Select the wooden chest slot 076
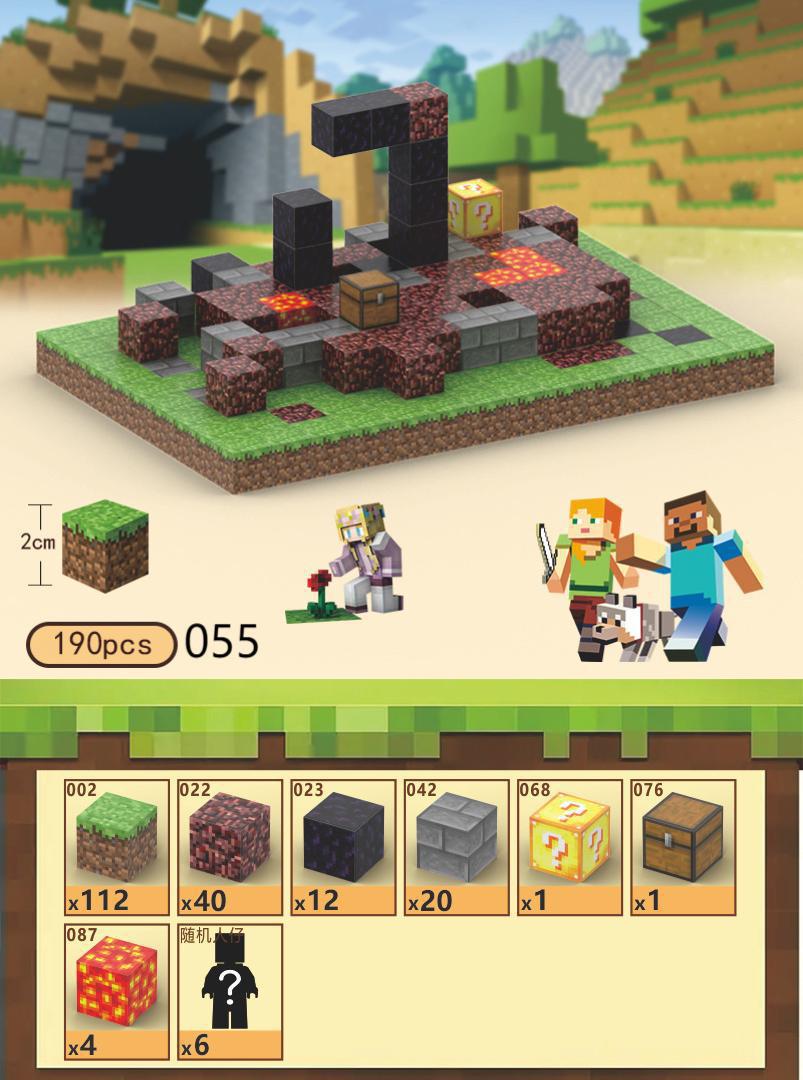The image size is (803, 1080). coord(683,846)
